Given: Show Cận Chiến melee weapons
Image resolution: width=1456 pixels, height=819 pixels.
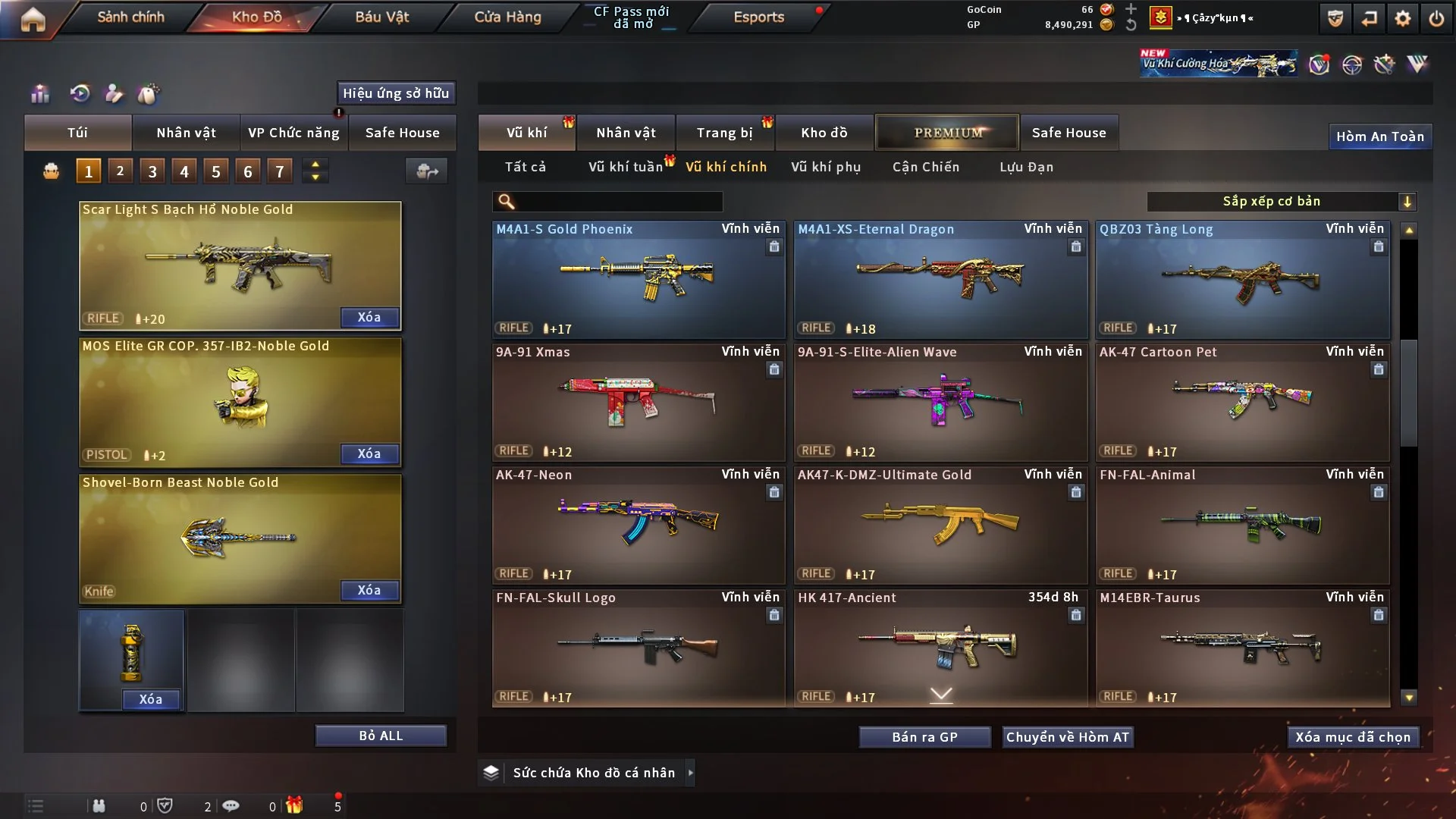Looking at the screenshot, I should (x=925, y=167).
